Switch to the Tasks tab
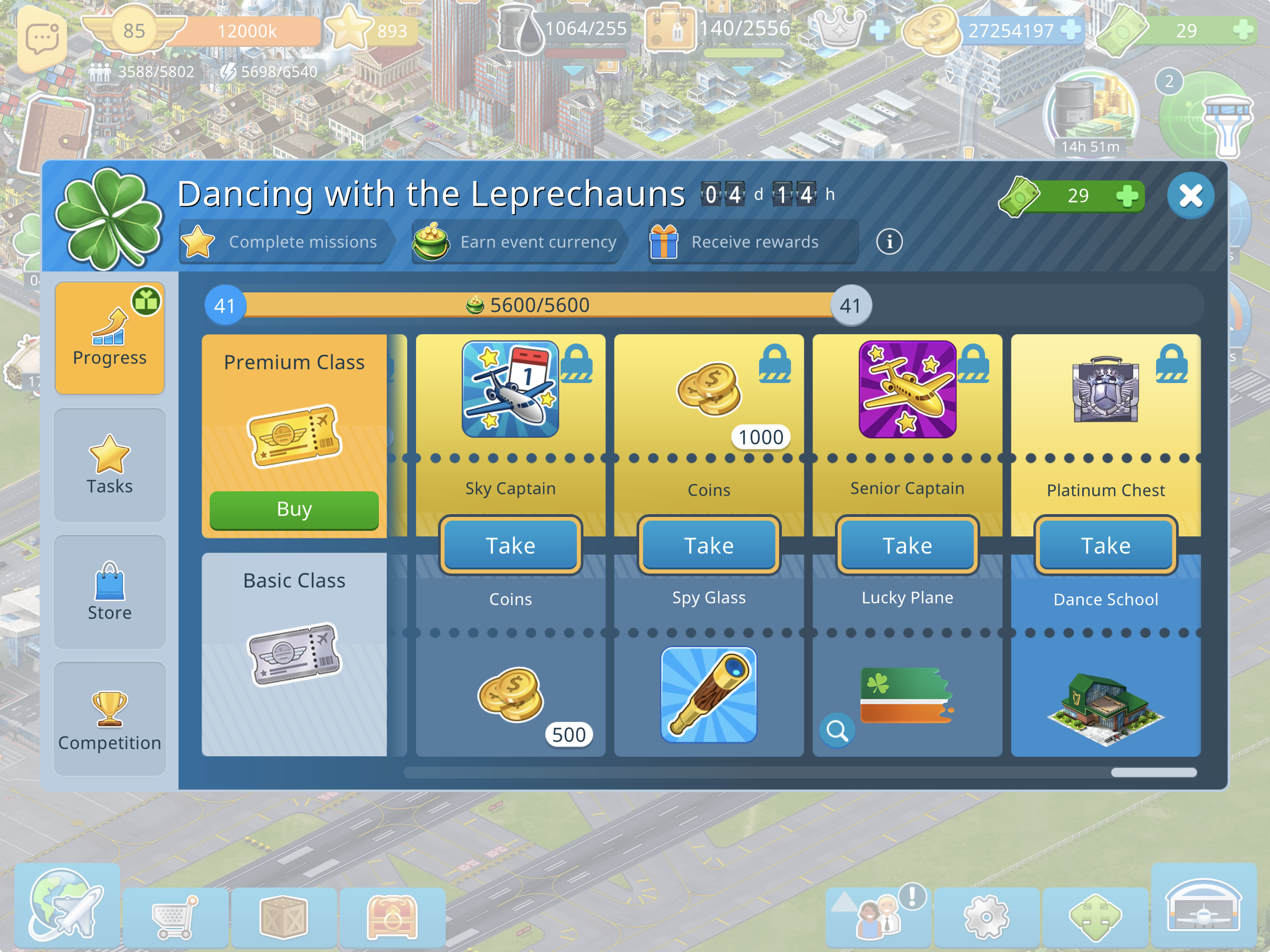1270x952 pixels. (x=110, y=465)
